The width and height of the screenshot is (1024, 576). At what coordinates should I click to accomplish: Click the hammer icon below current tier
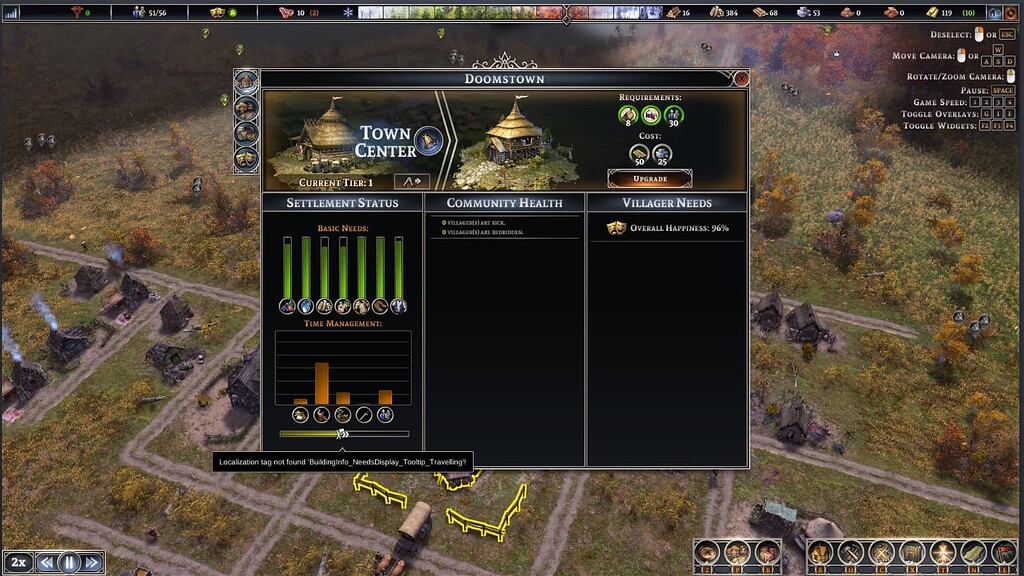411,181
